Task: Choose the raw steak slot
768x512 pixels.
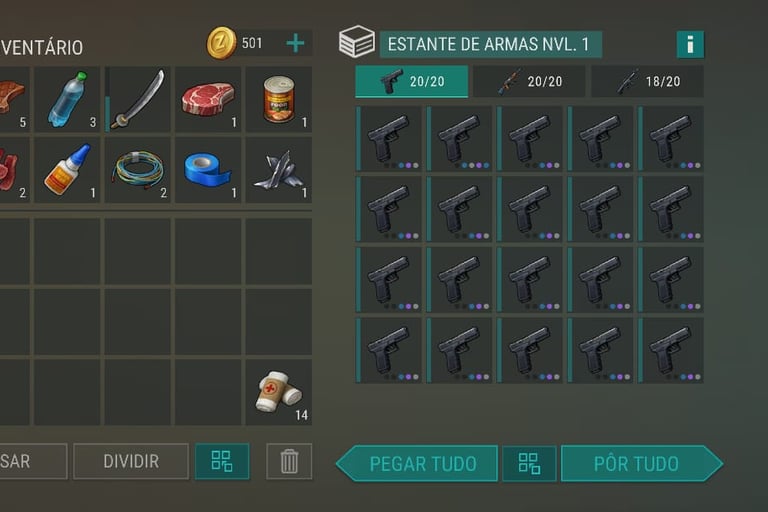Action: [208, 100]
